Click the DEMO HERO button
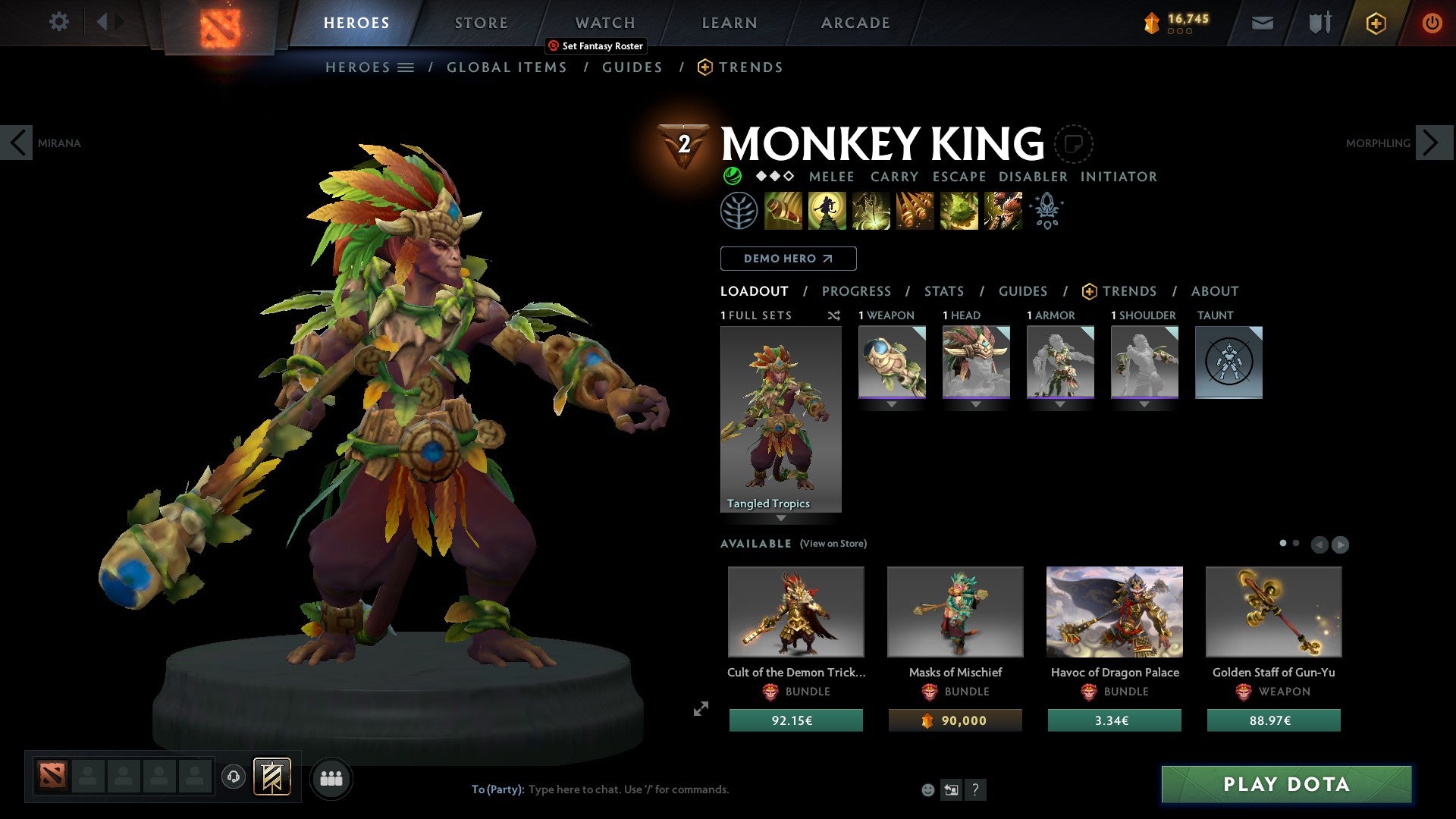This screenshot has height=819, width=1456. pyautogui.click(x=787, y=259)
